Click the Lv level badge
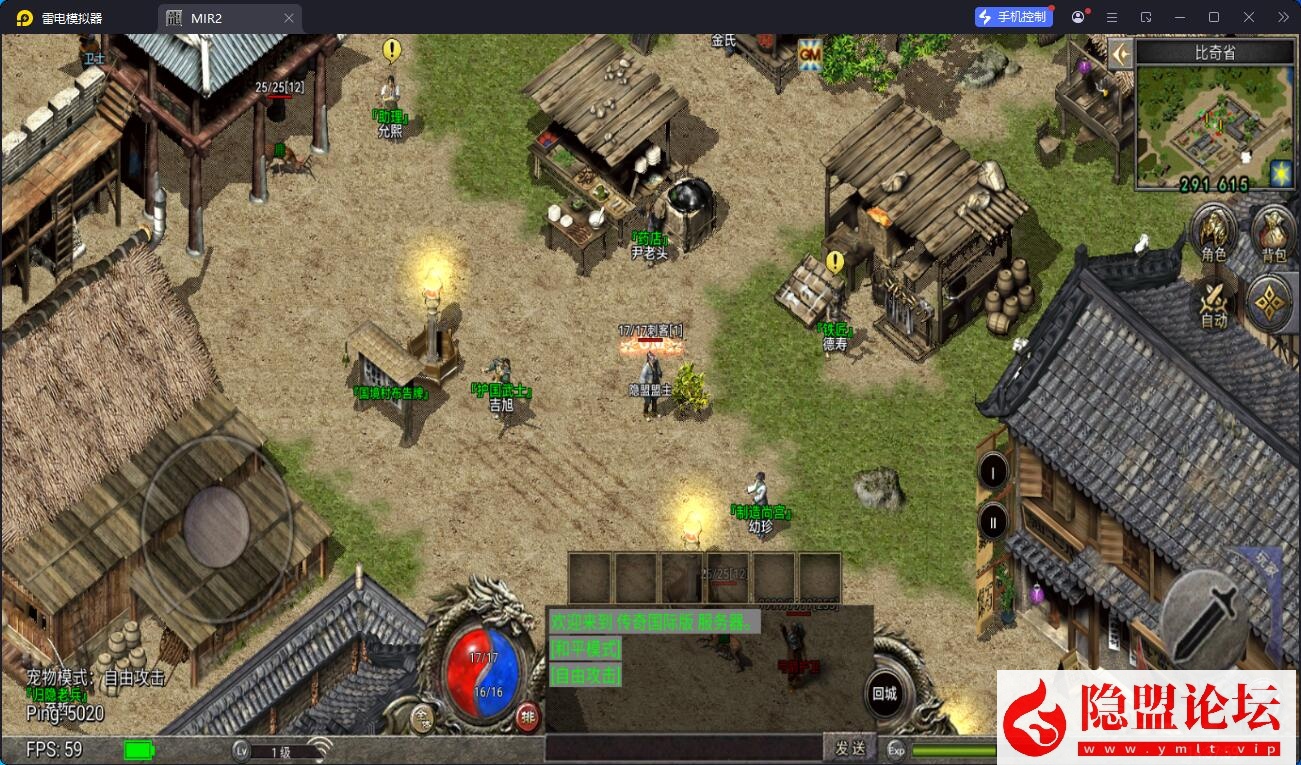Screen dimensions: 1301x765 tap(241, 751)
